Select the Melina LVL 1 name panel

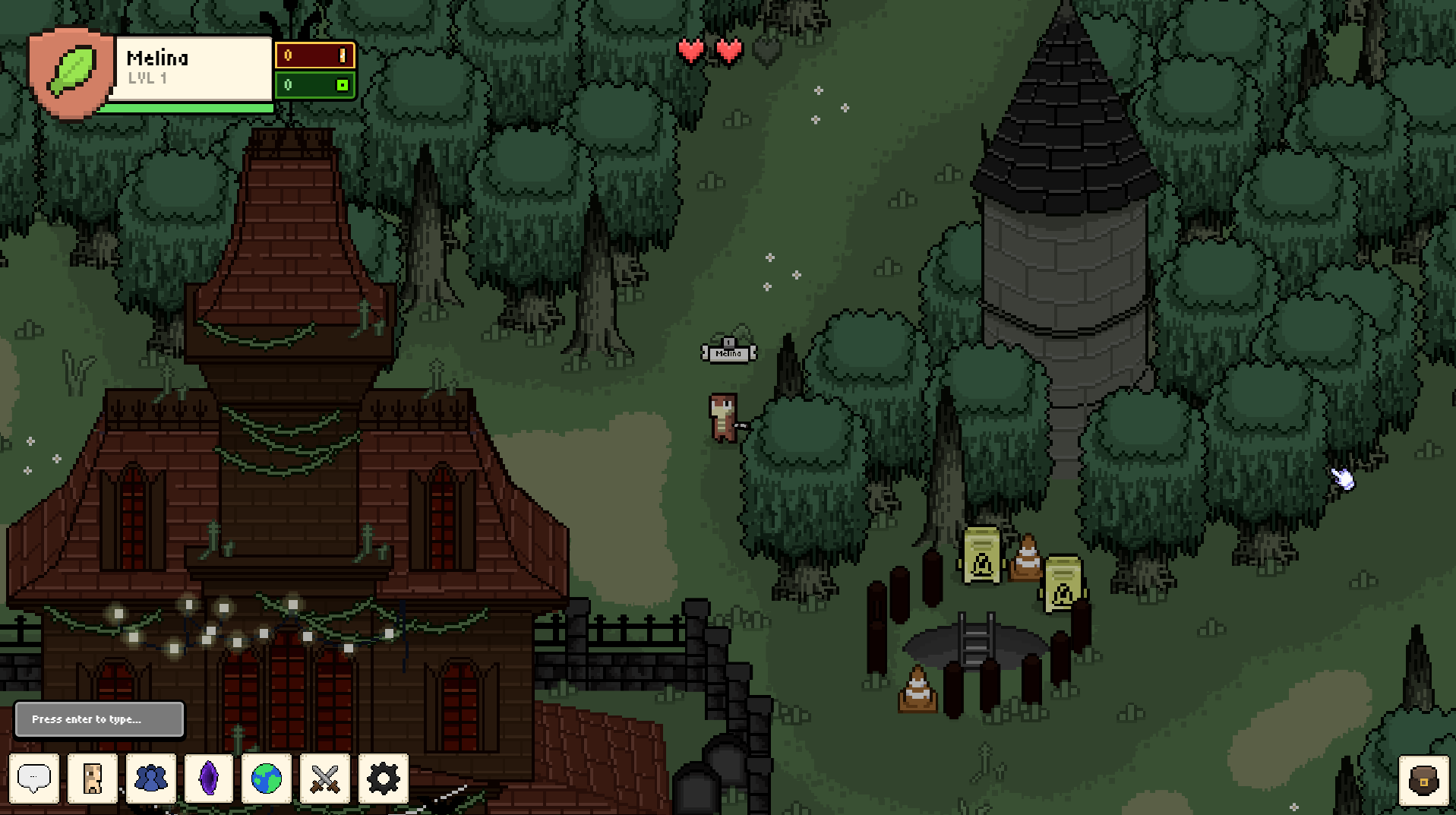point(194,68)
